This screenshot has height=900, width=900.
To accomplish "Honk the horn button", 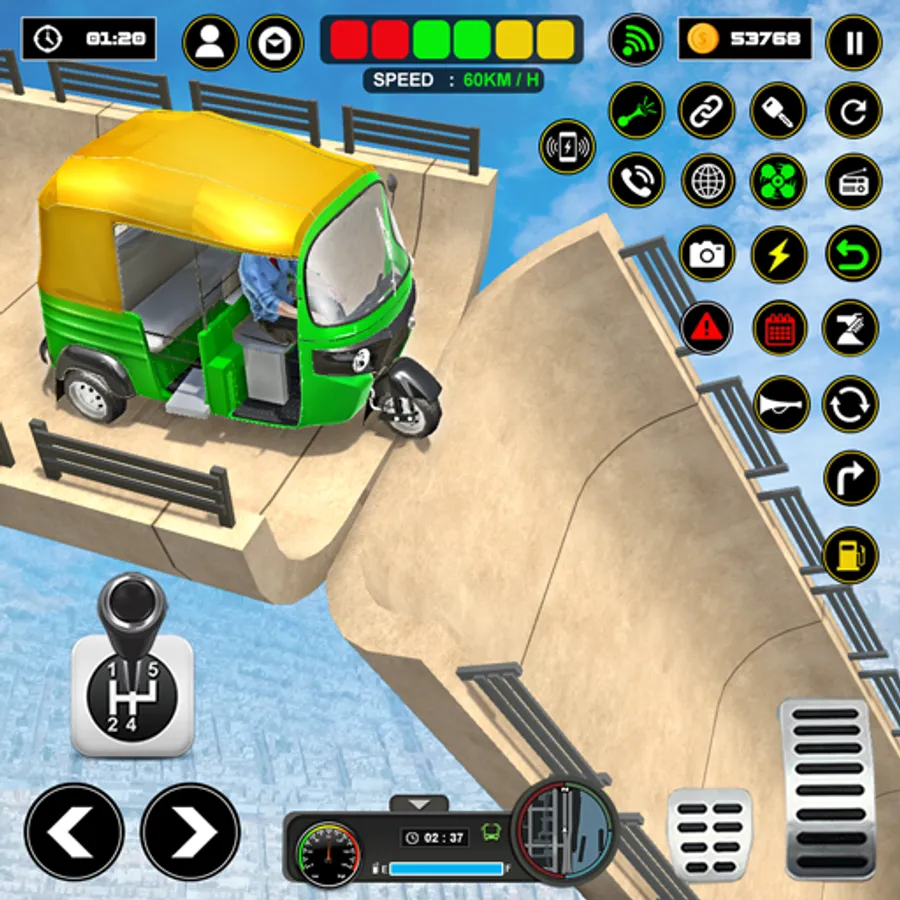I will point(781,403).
